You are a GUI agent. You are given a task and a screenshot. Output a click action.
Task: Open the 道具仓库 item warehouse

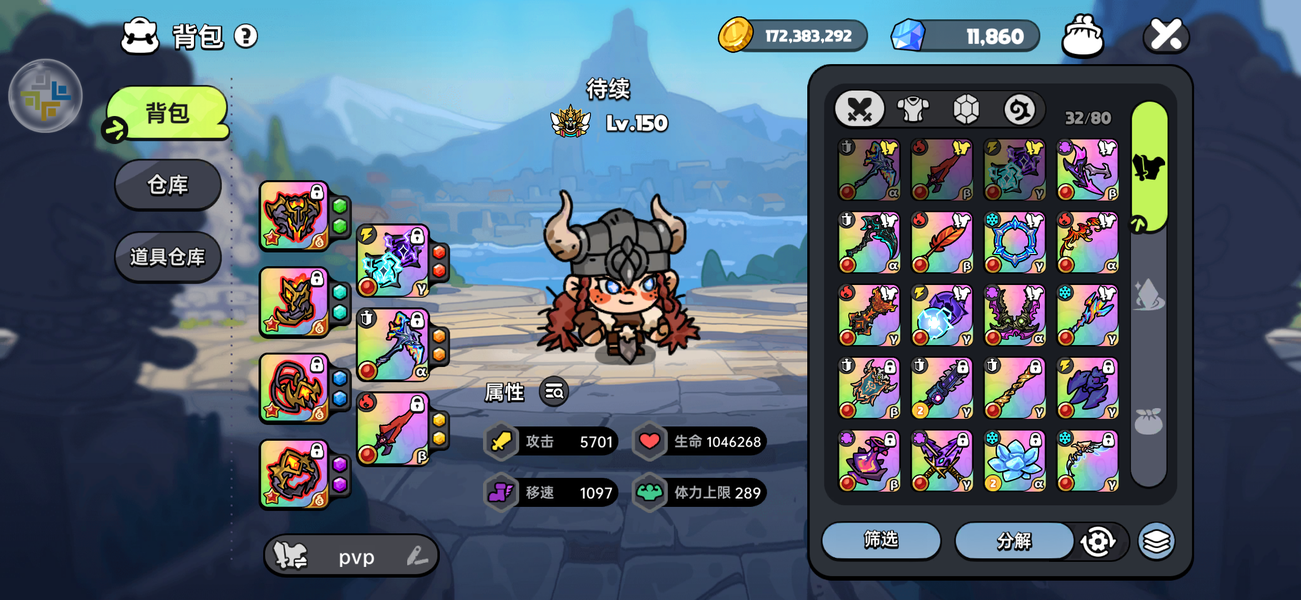pyautogui.click(x=167, y=257)
